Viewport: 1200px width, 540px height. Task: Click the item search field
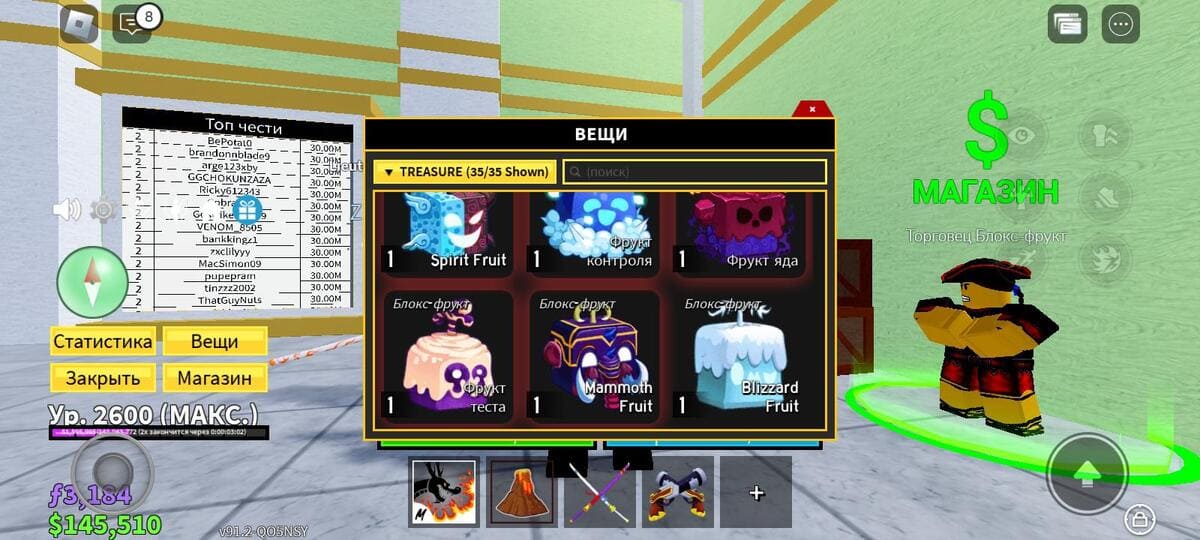click(x=694, y=172)
